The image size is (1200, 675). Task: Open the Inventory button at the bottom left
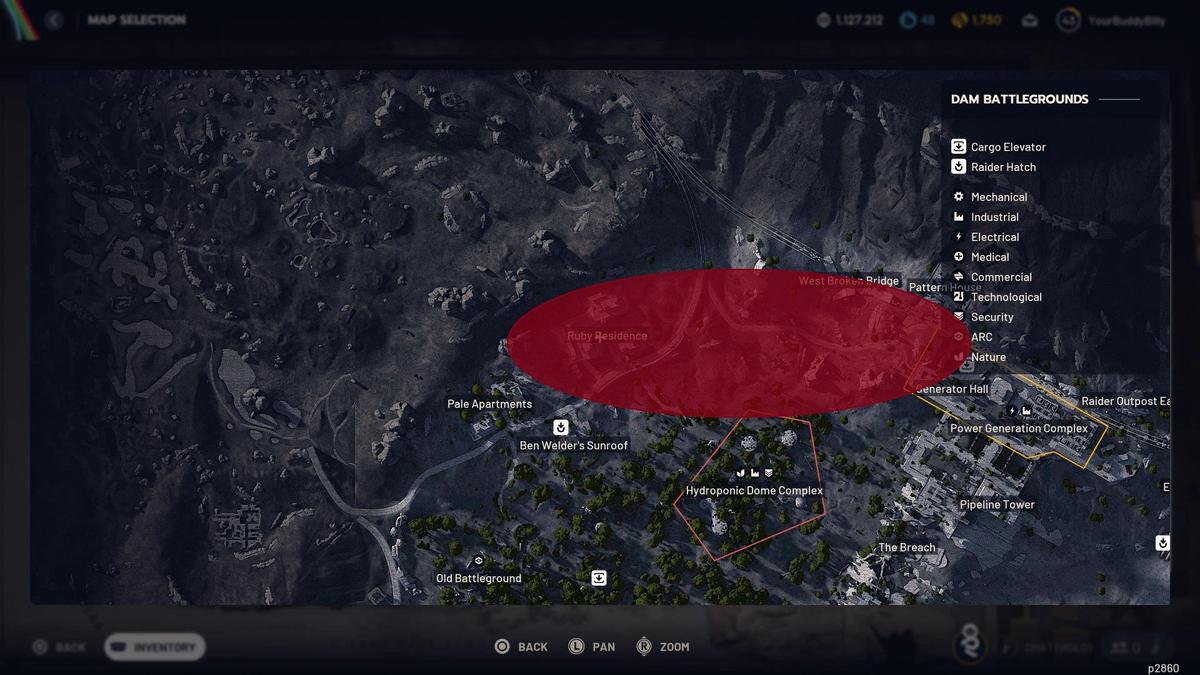tap(155, 647)
